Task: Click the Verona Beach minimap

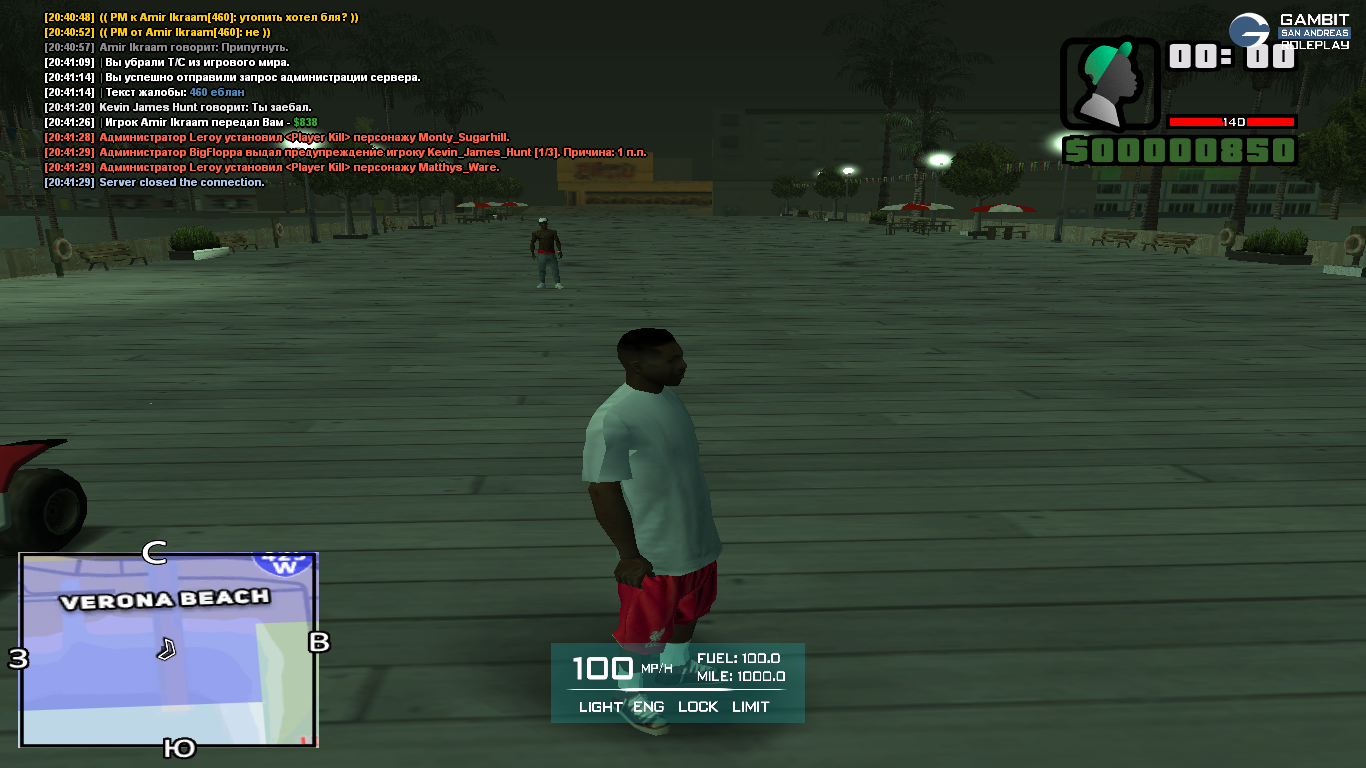Action: (x=169, y=649)
